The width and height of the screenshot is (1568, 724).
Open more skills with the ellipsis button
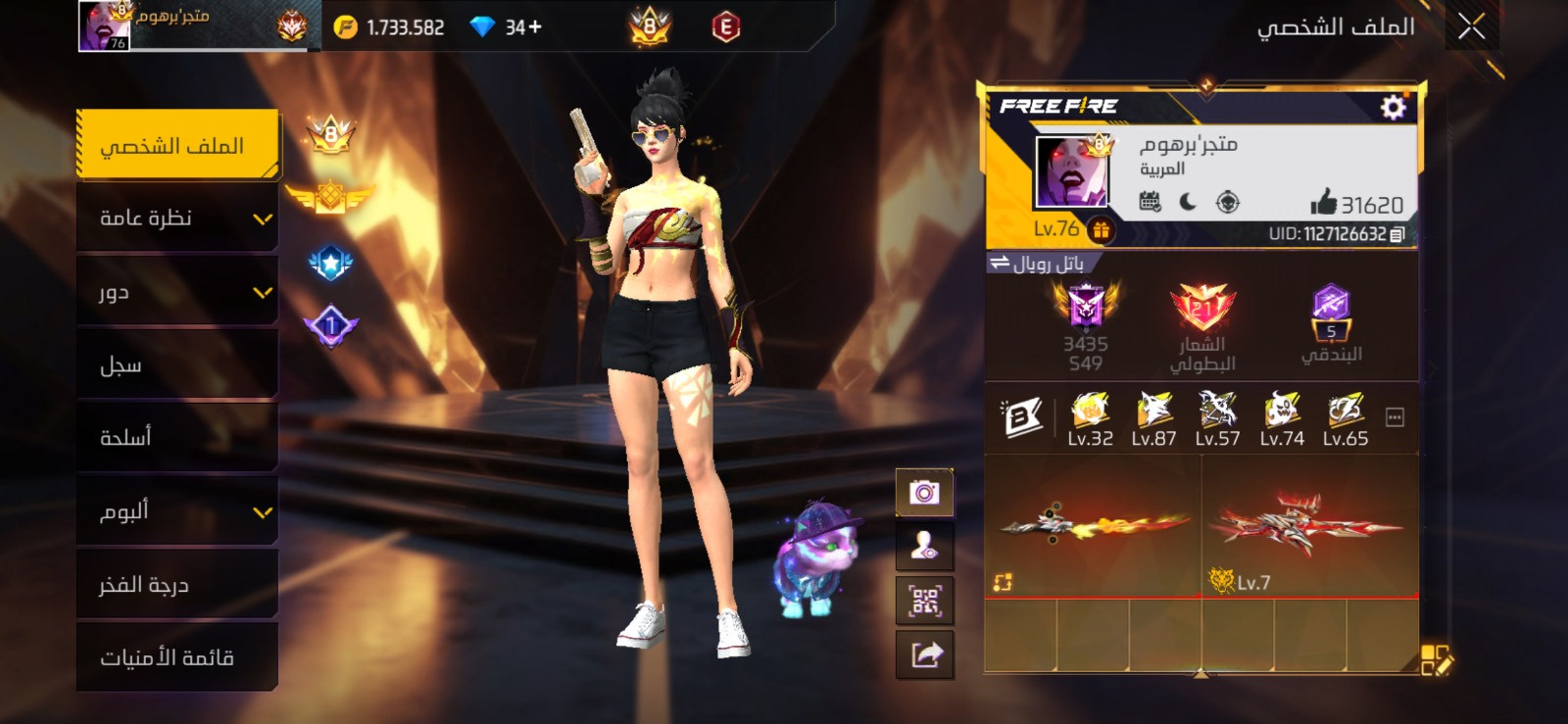pos(1395,418)
